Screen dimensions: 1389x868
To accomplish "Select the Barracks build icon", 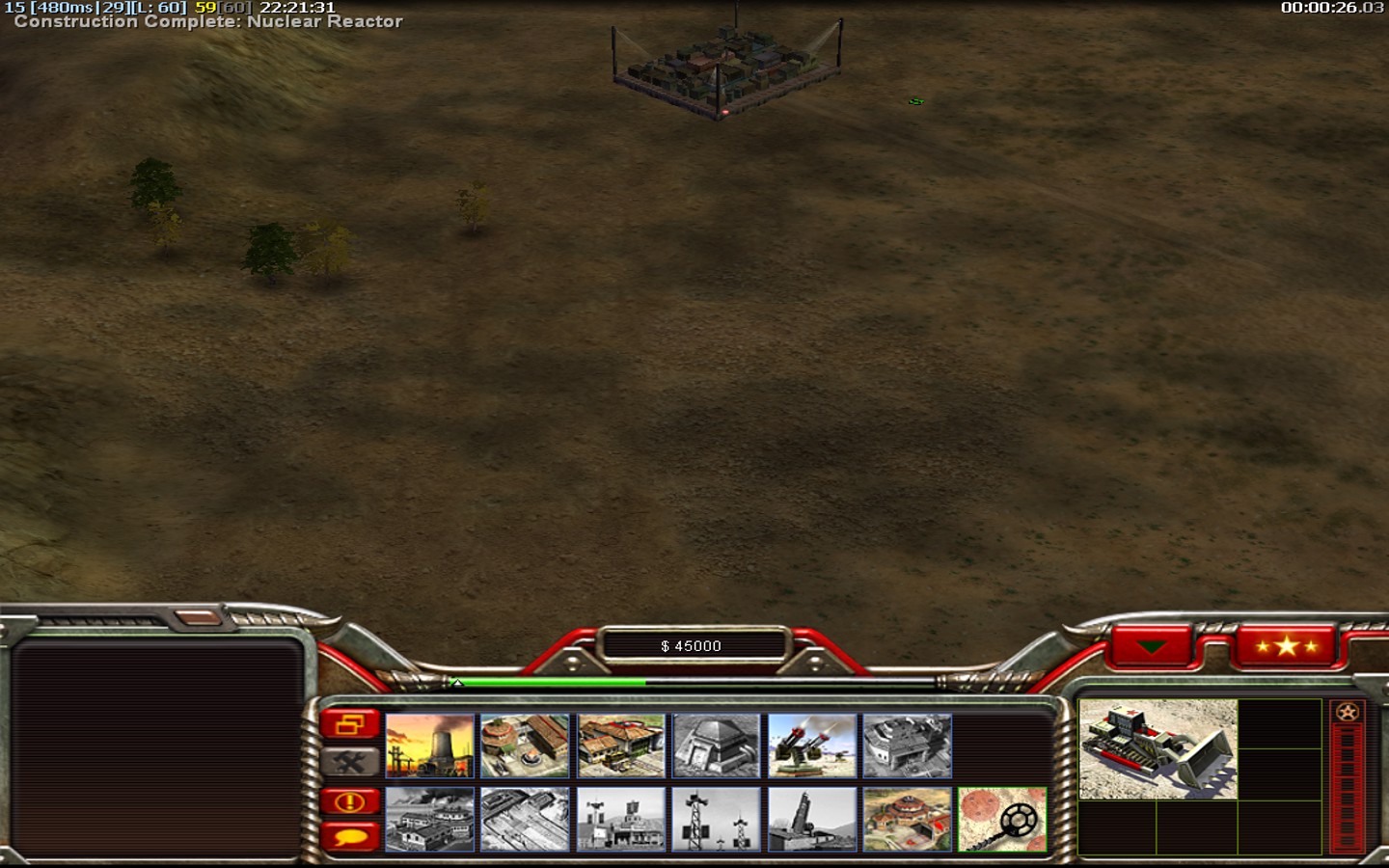I will click(x=525, y=746).
